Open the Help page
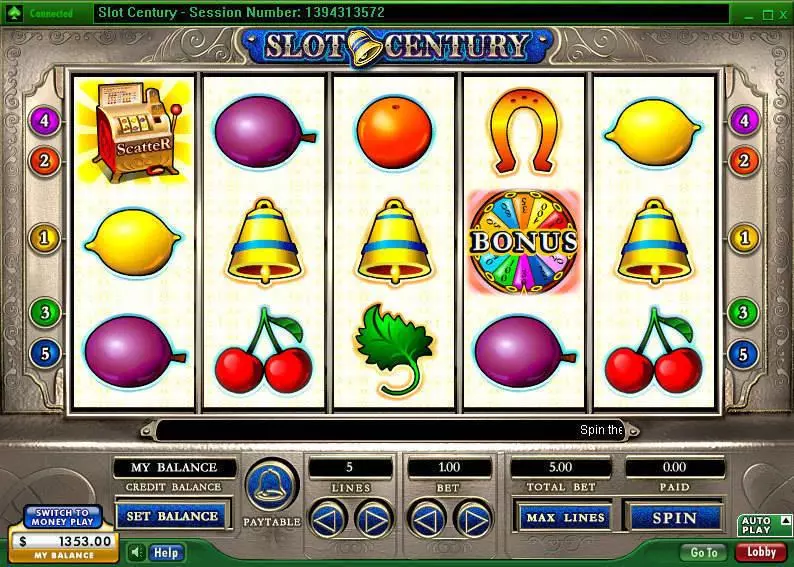Viewport: 794px width, 567px height. tap(165, 552)
